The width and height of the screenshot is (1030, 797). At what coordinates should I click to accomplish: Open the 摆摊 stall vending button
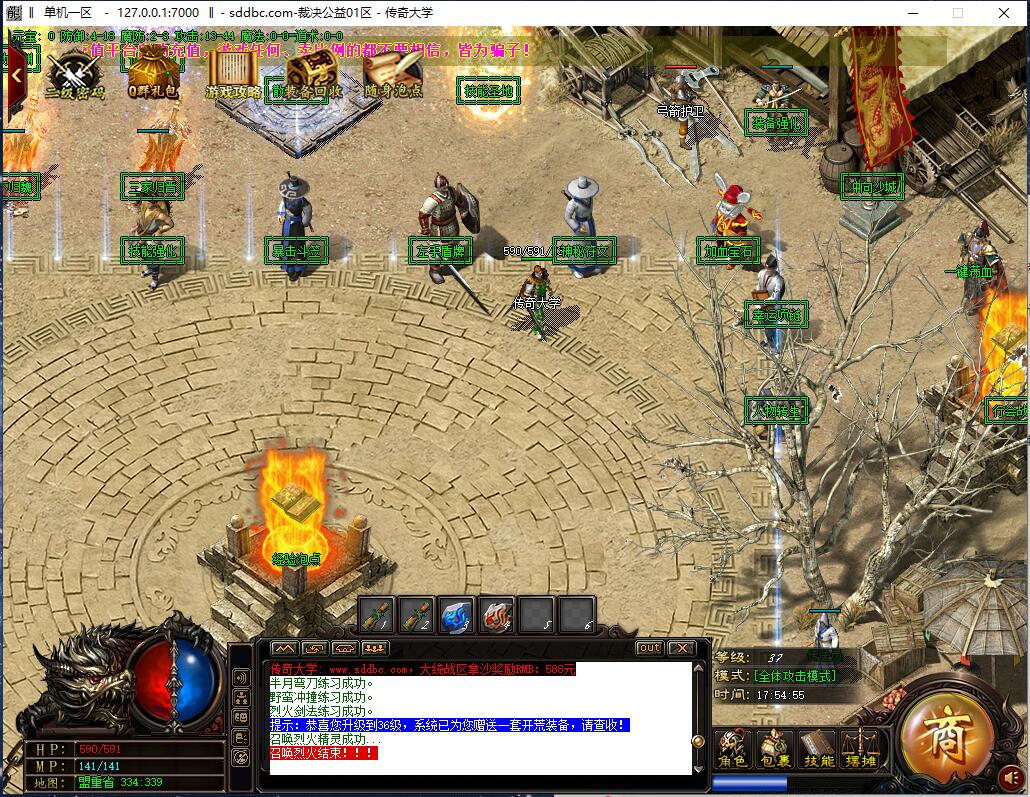(x=859, y=750)
